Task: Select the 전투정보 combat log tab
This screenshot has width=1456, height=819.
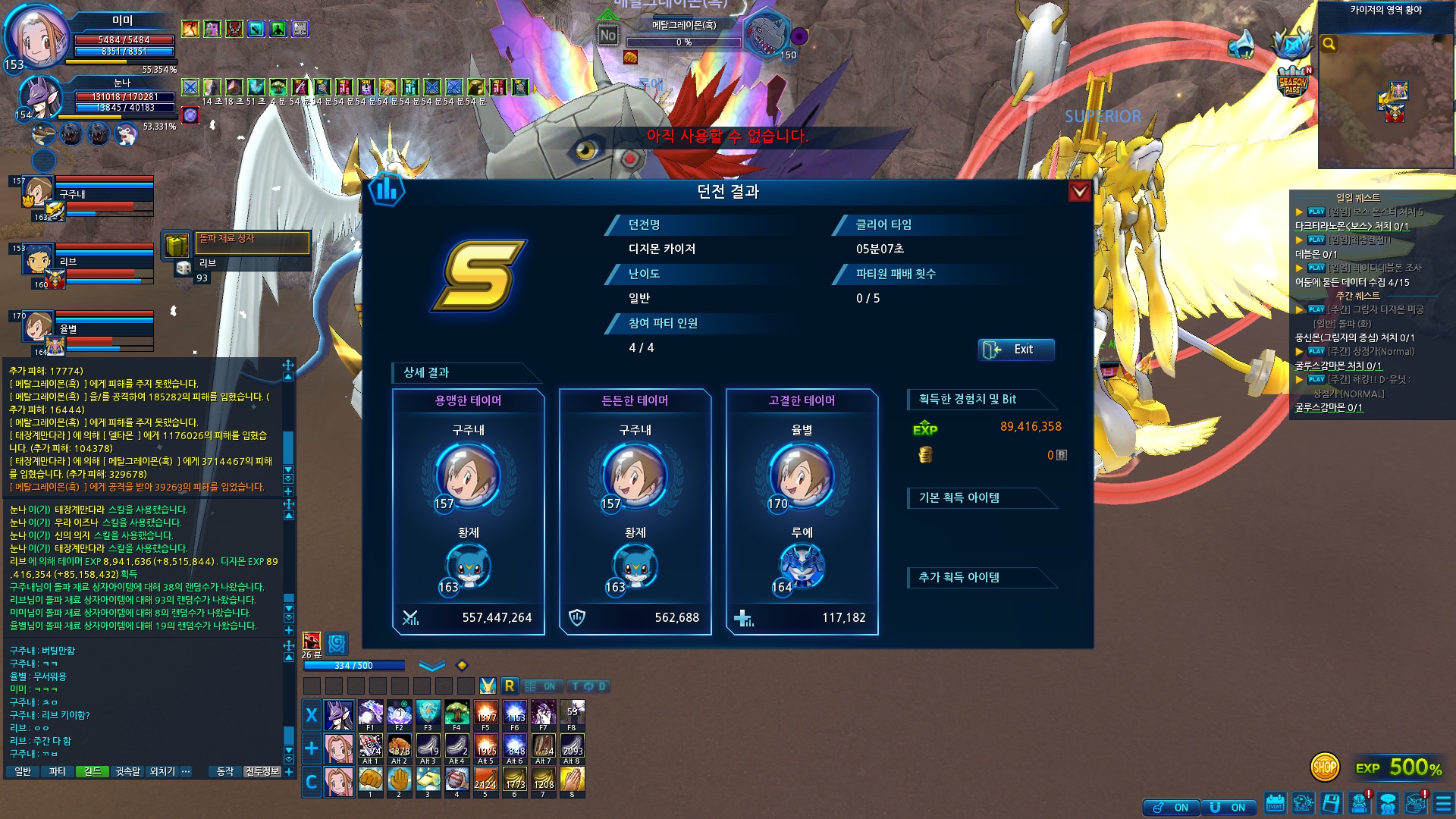Action: pyautogui.click(x=262, y=771)
